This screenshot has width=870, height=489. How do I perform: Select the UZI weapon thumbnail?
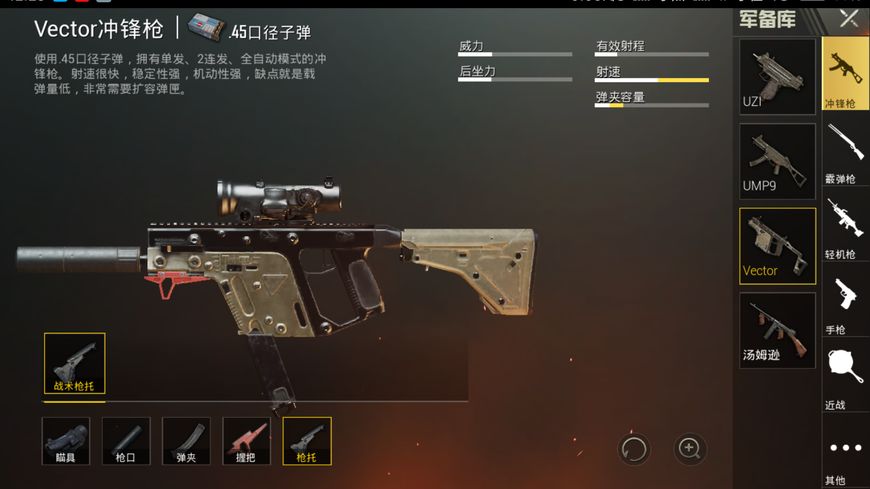(x=777, y=76)
